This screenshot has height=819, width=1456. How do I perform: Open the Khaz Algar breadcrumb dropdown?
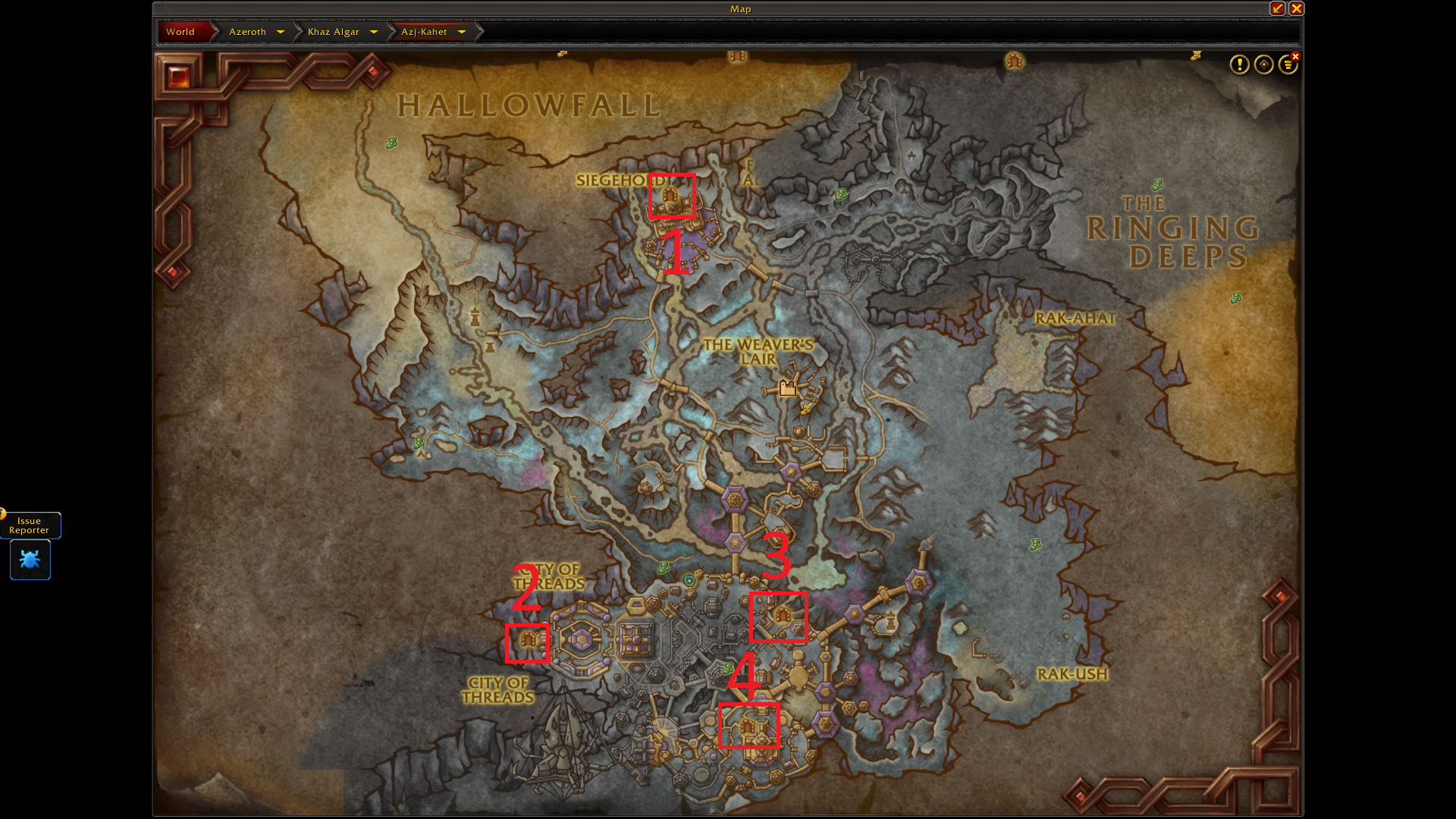(x=373, y=32)
